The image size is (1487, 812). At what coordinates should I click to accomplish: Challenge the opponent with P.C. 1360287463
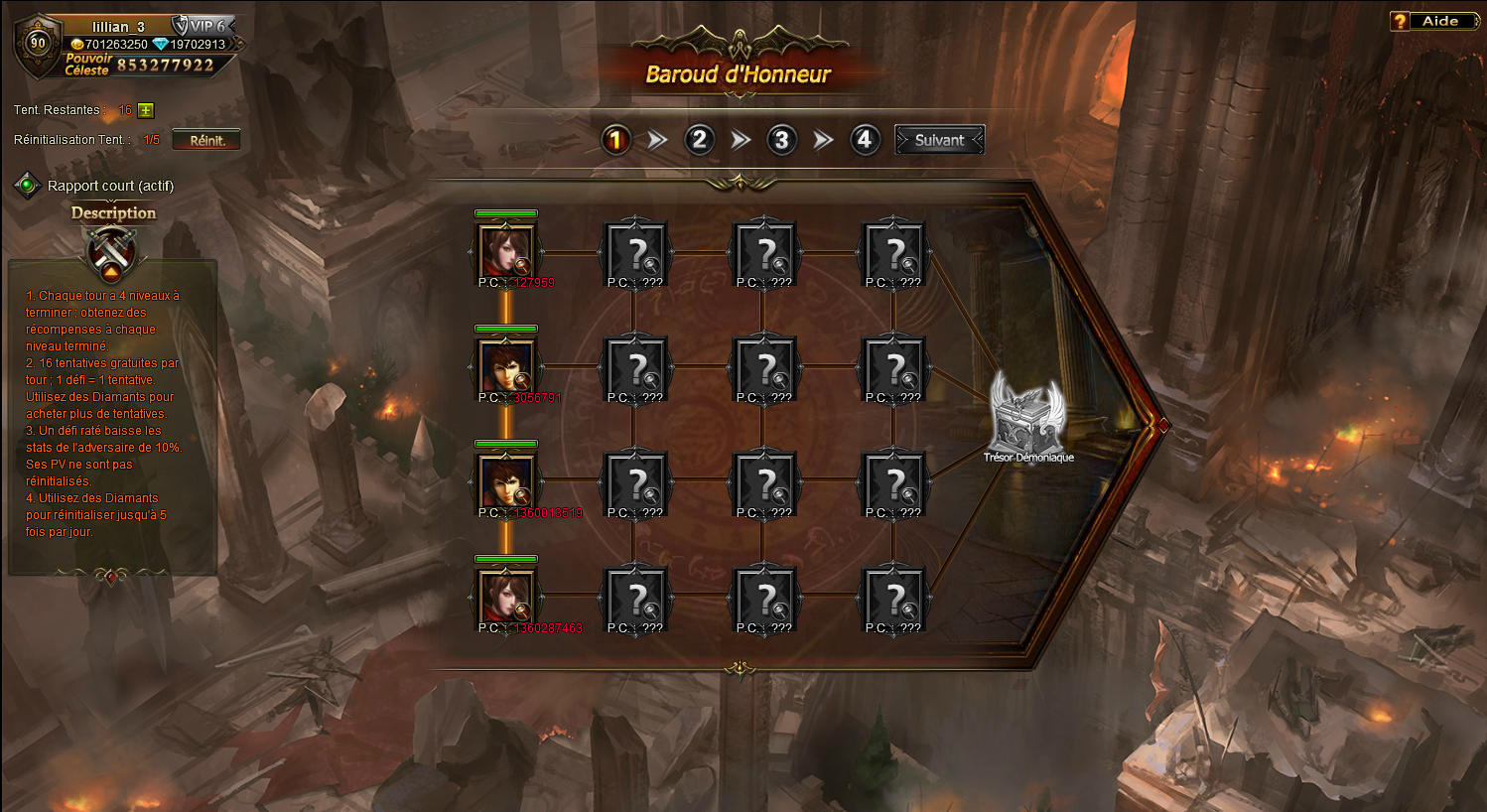point(506,597)
